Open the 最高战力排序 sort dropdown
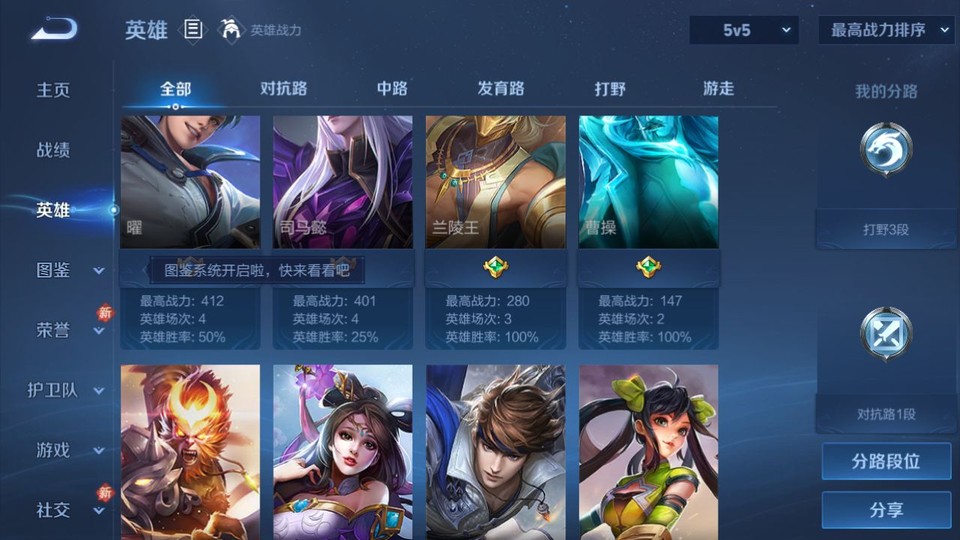Screen dimensions: 960x540 tap(886, 30)
